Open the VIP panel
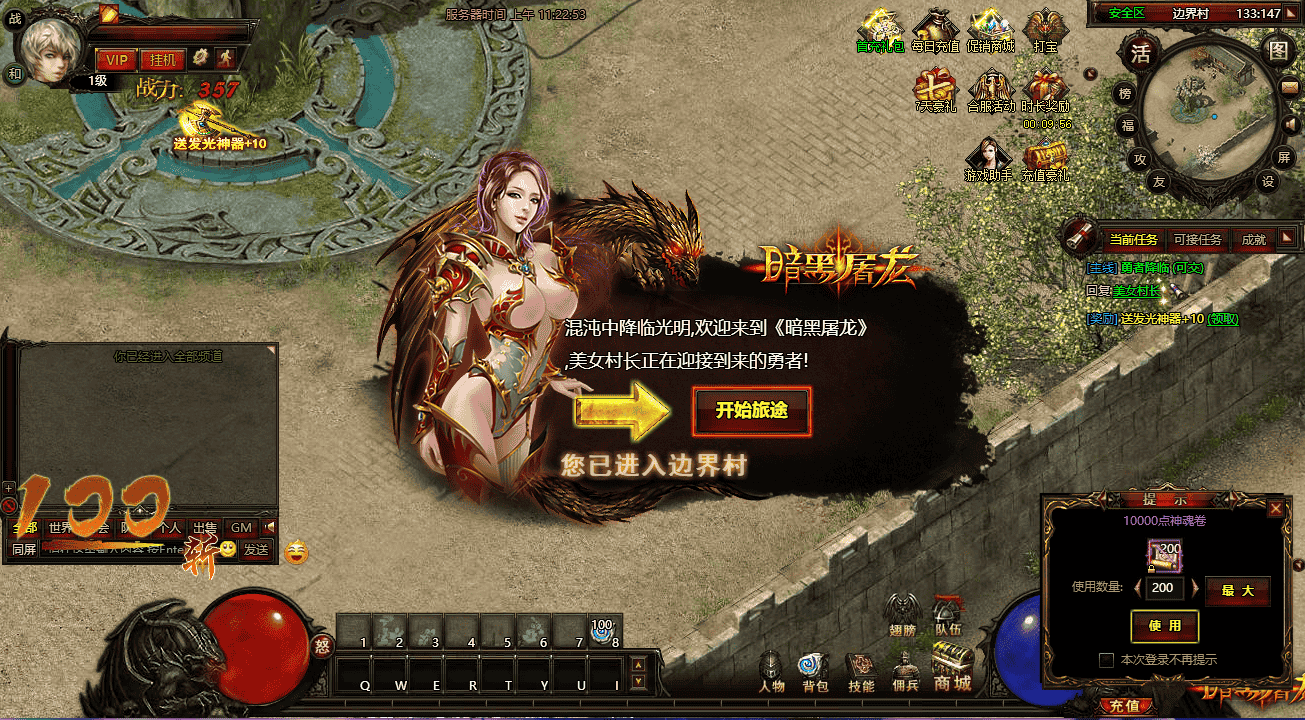The height and width of the screenshot is (720, 1305). (x=114, y=59)
